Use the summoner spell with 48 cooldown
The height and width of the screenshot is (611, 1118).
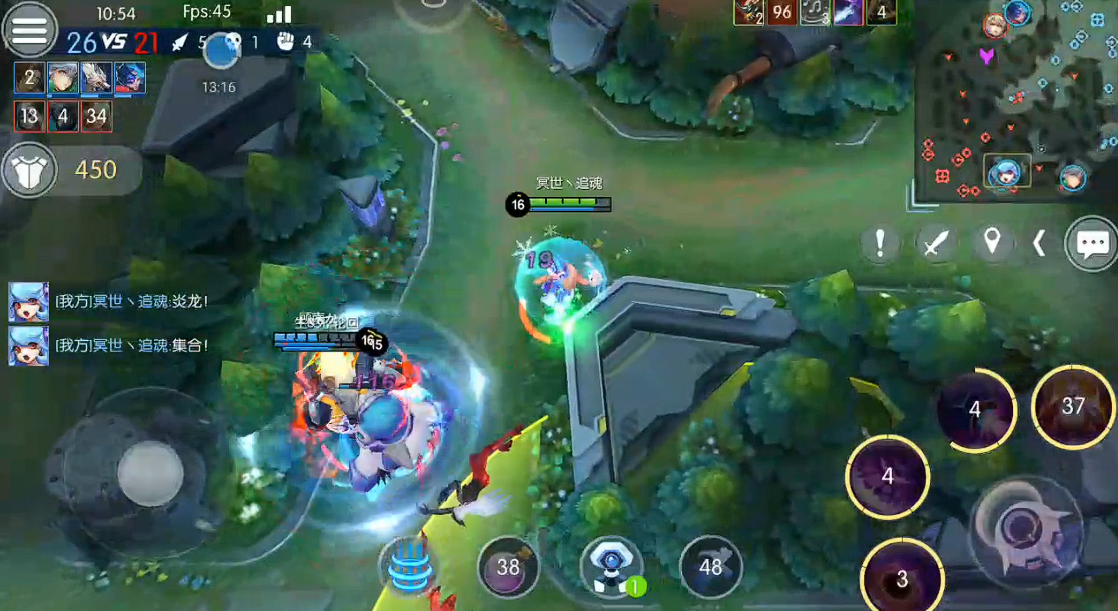click(710, 567)
